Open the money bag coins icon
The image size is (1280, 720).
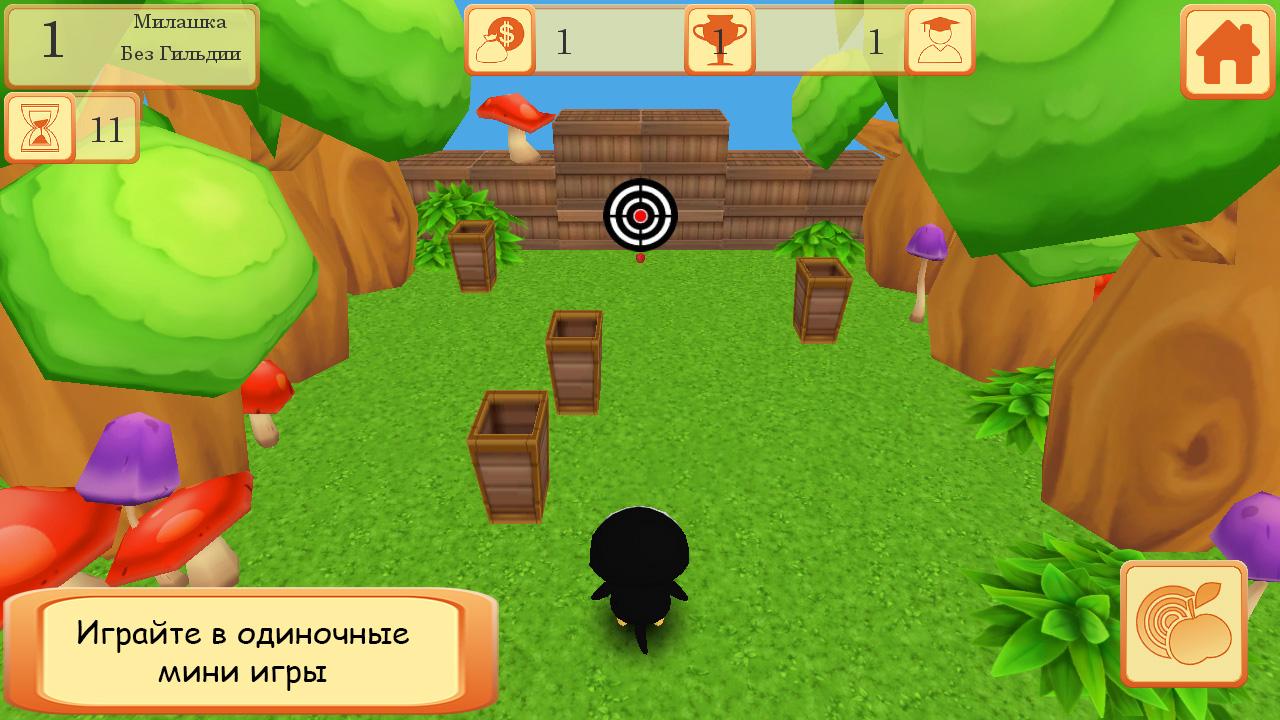click(500, 41)
